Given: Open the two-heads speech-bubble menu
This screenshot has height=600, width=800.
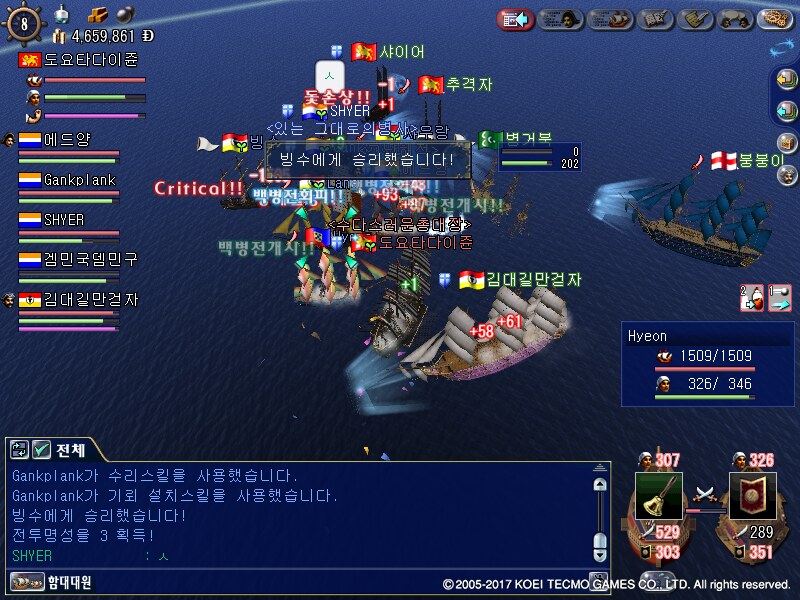Looking at the screenshot, I should [735, 18].
